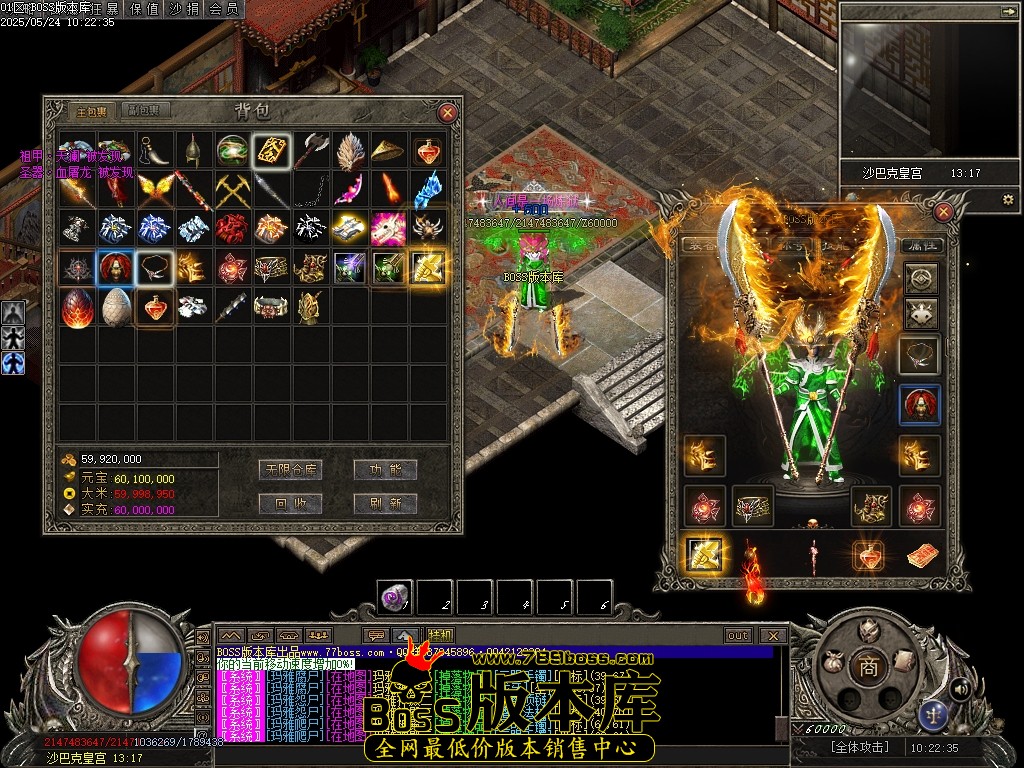Image resolution: width=1024 pixels, height=768 pixels.
Task: Click the equipped red potion slot
Action: pyautogui.click(x=867, y=554)
